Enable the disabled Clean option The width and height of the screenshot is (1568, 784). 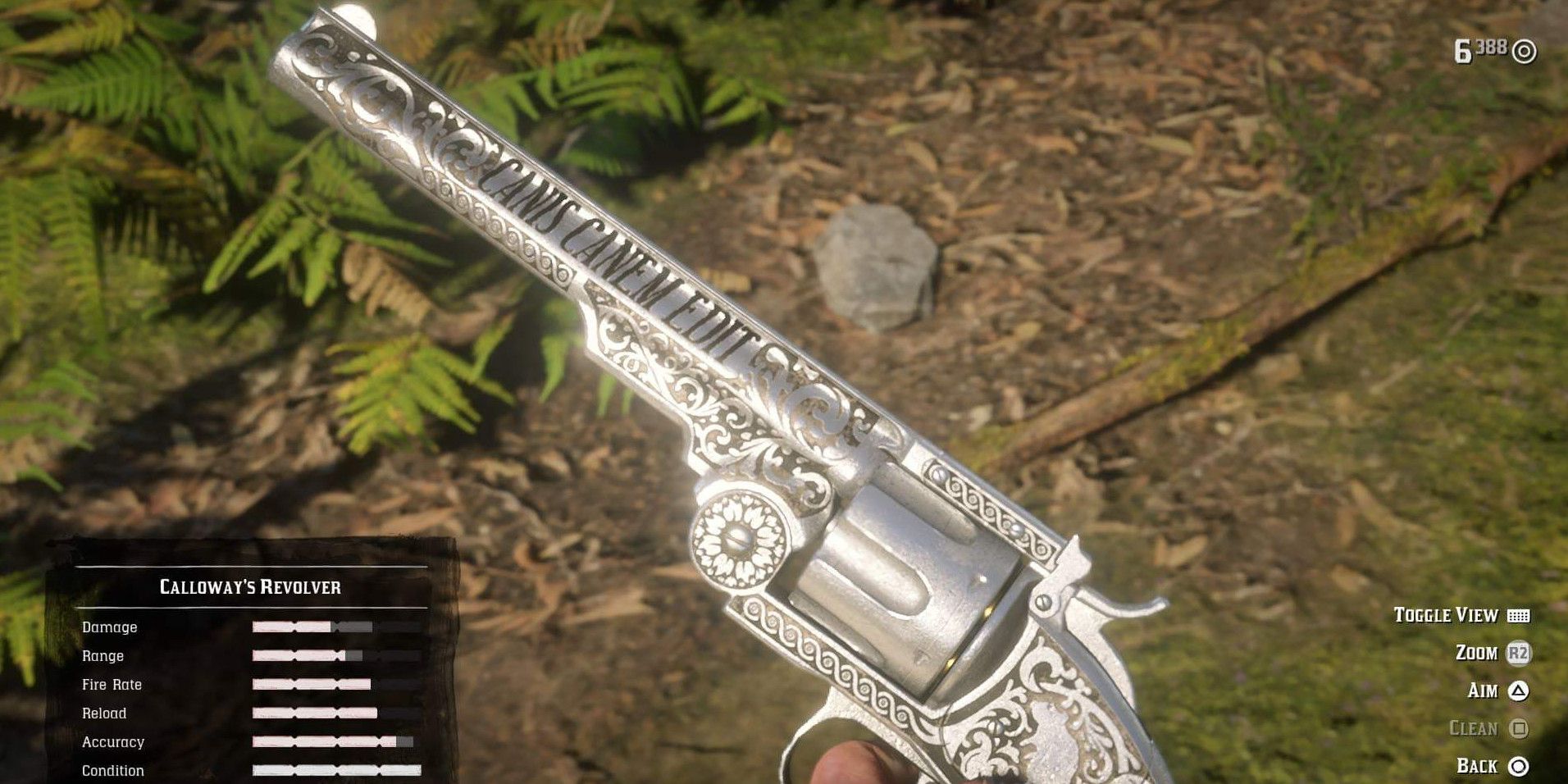tap(1475, 728)
